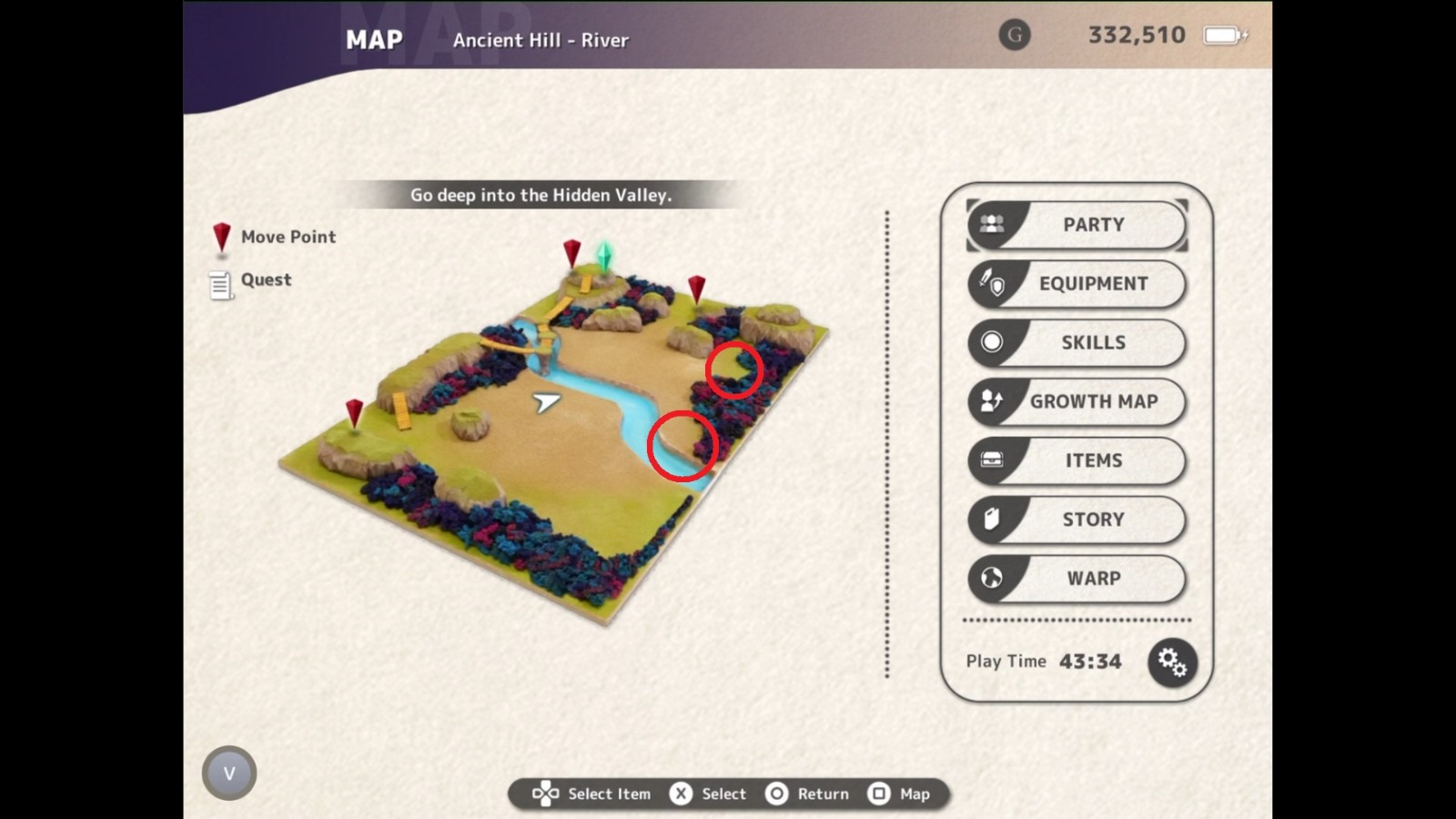The image size is (1456, 819).
Task: Select the Warp option
Action: tap(1077, 579)
